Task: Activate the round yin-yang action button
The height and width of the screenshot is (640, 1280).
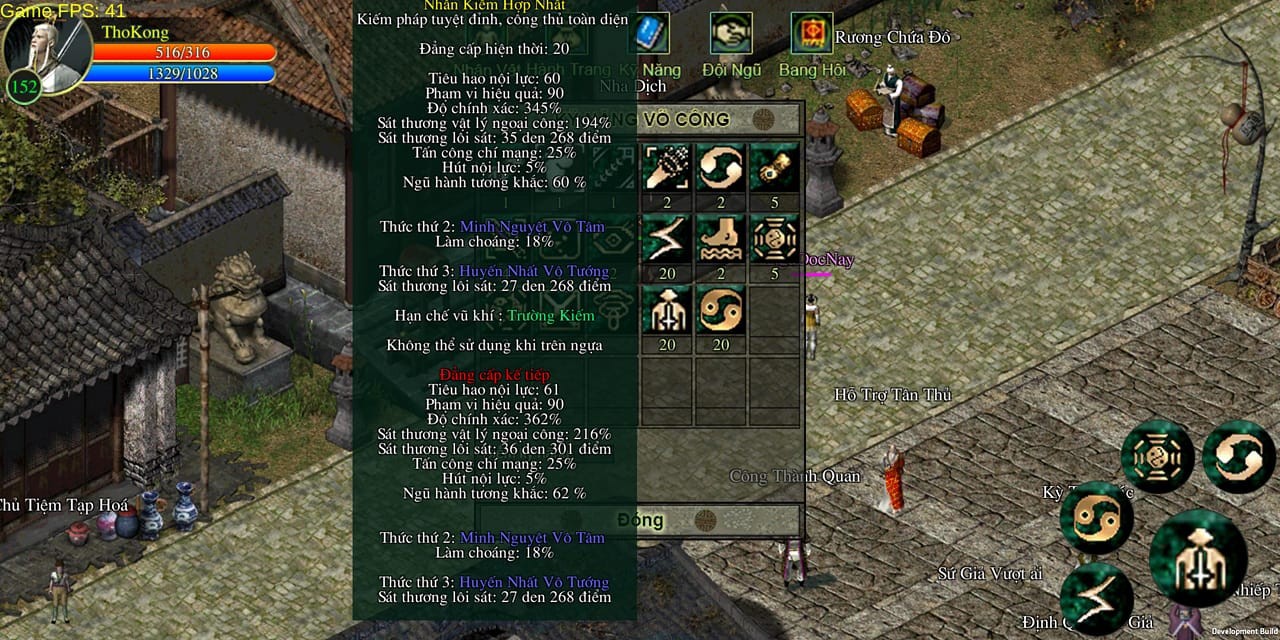Action: pos(1096,517)
